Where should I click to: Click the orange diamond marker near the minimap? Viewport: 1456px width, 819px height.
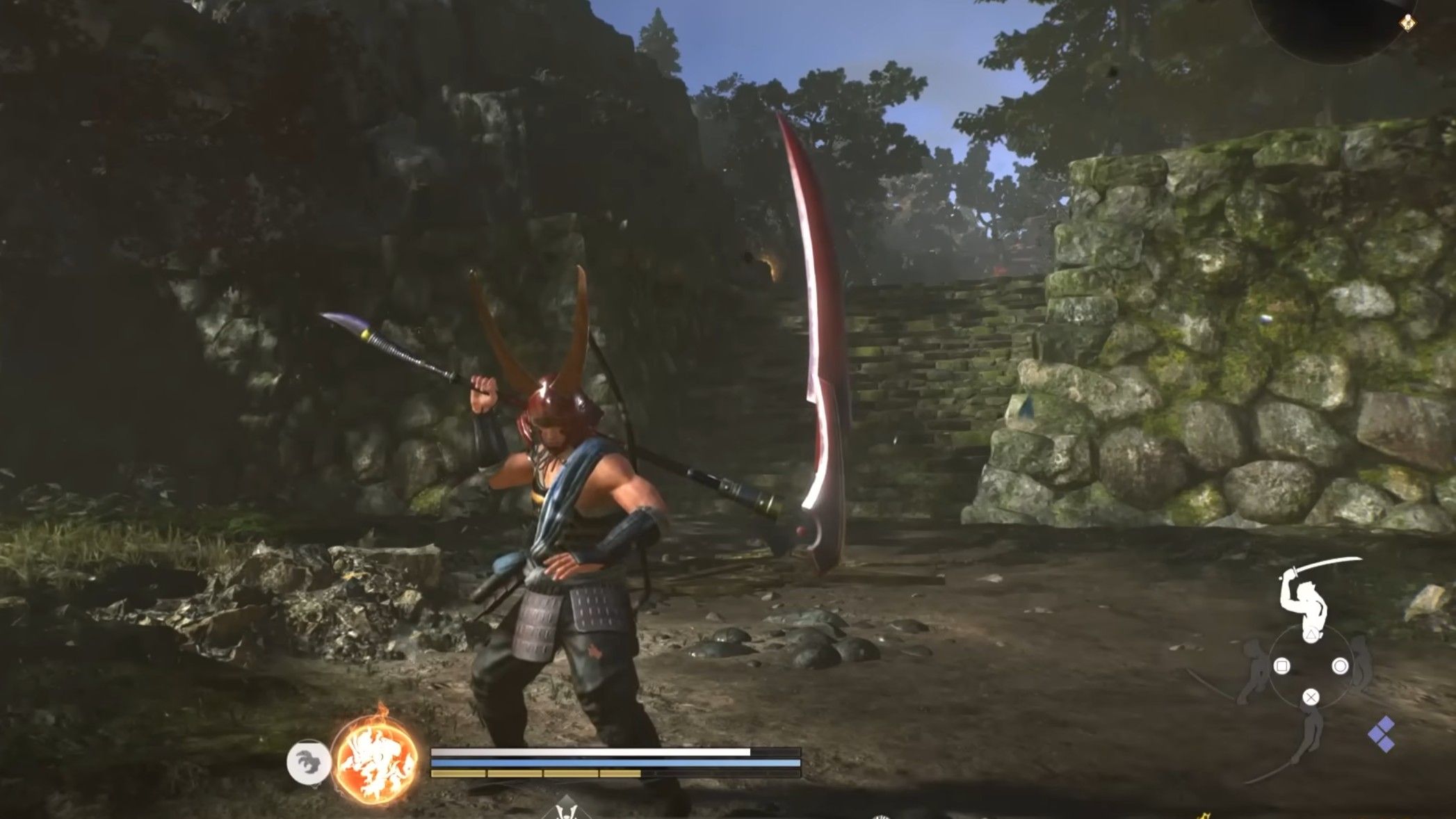tap(1408, 22)
